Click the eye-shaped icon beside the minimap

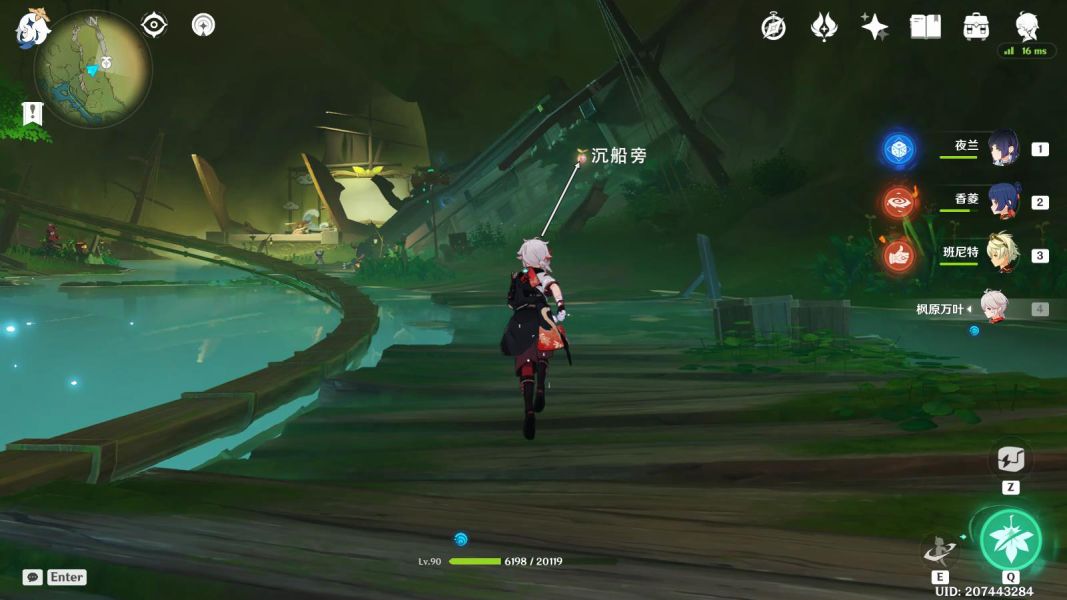tap(155, 25)
